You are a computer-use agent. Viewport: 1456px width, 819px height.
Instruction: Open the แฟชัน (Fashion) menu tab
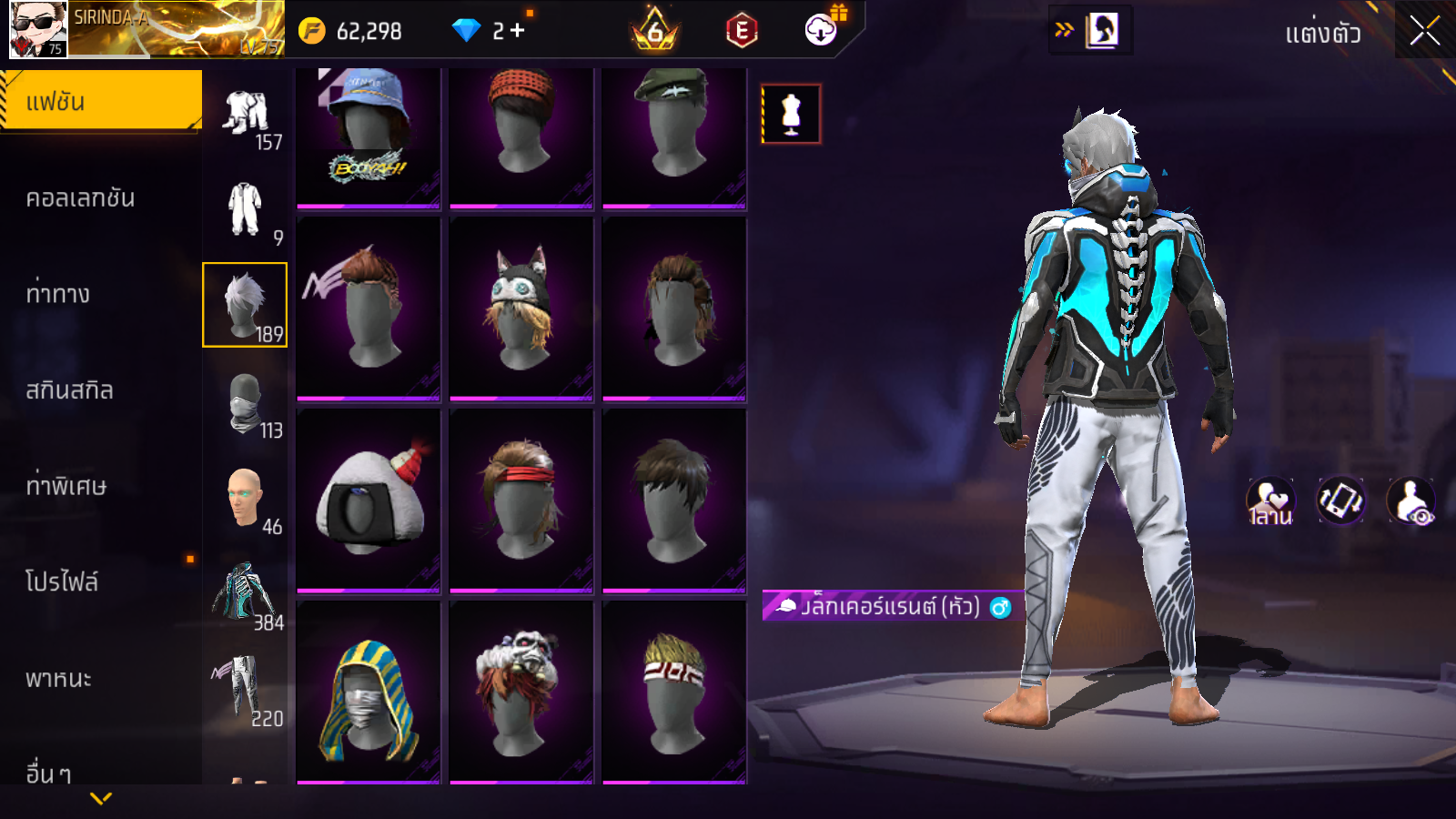[100, 101]
